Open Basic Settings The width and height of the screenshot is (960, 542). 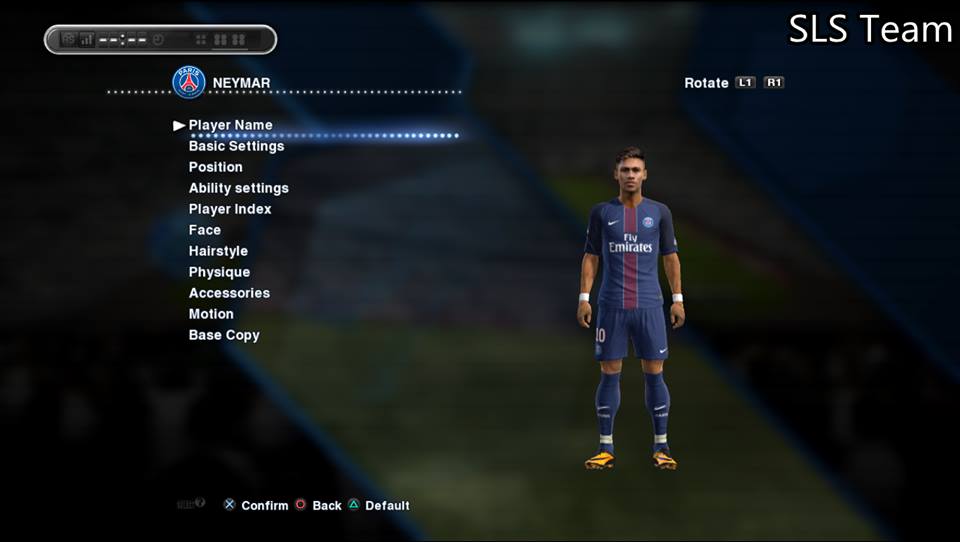pyautogui.click(x=236, y=146)
